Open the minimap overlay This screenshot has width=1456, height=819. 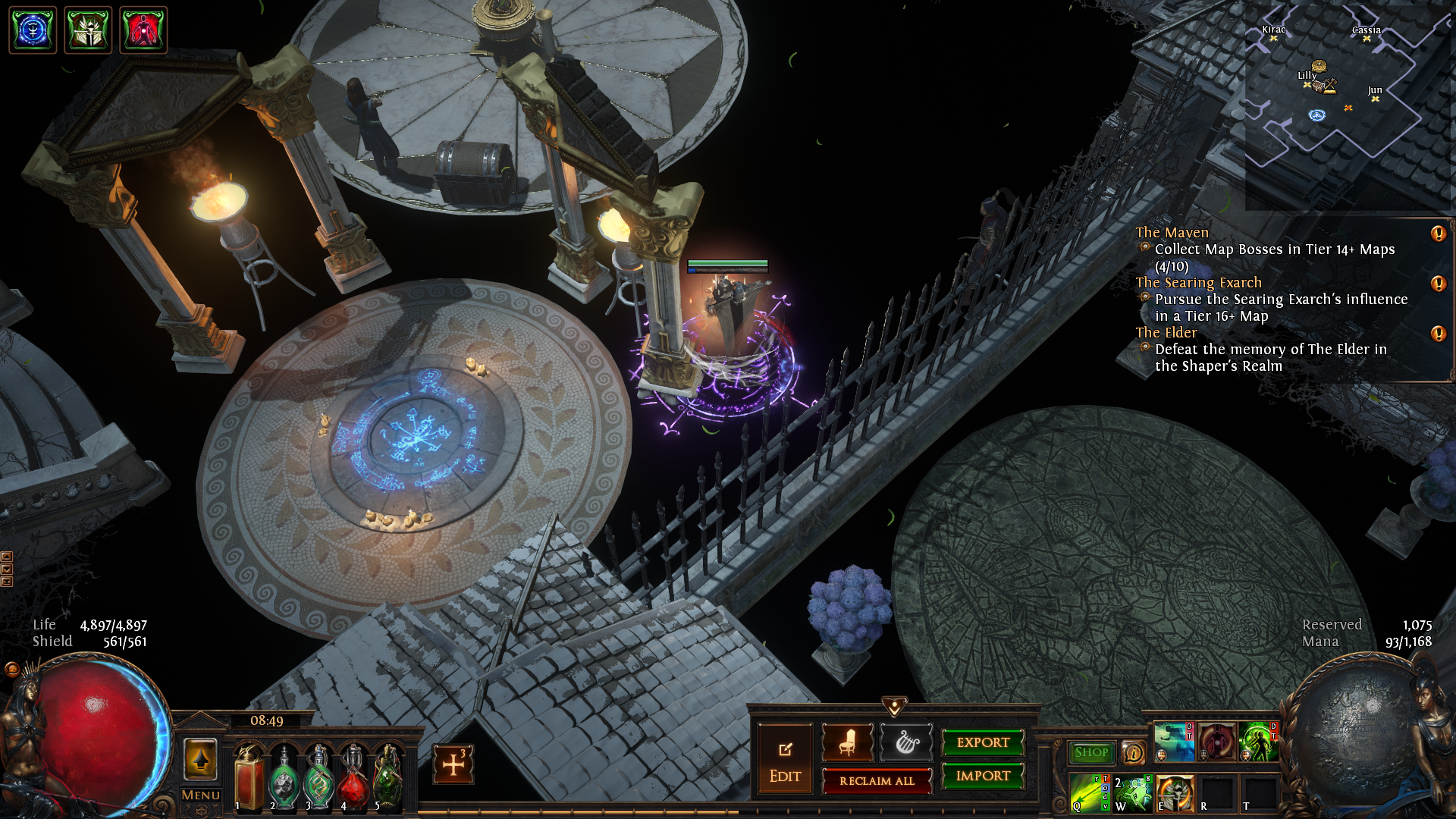(x=1348, y=106)
